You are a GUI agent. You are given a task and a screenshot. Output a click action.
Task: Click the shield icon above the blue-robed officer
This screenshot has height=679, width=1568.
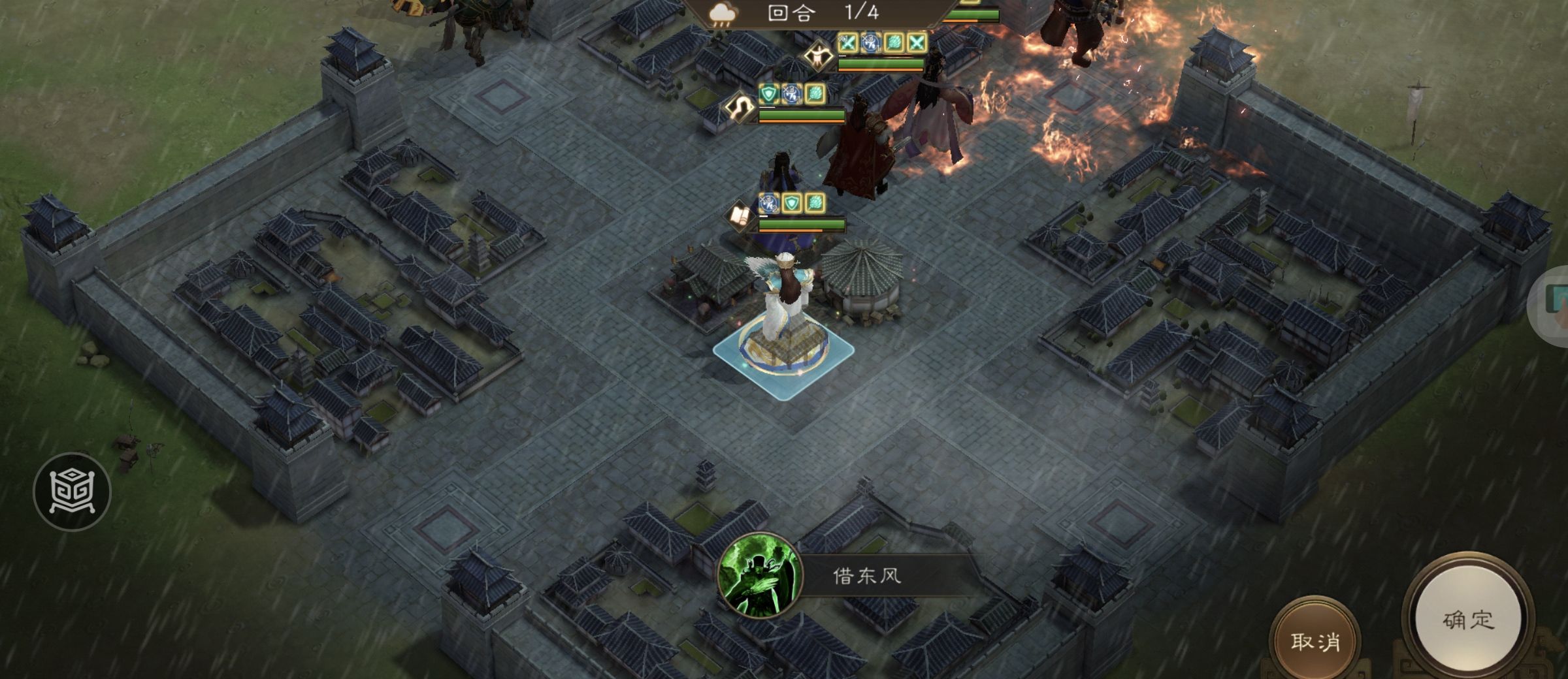[790, 202]
